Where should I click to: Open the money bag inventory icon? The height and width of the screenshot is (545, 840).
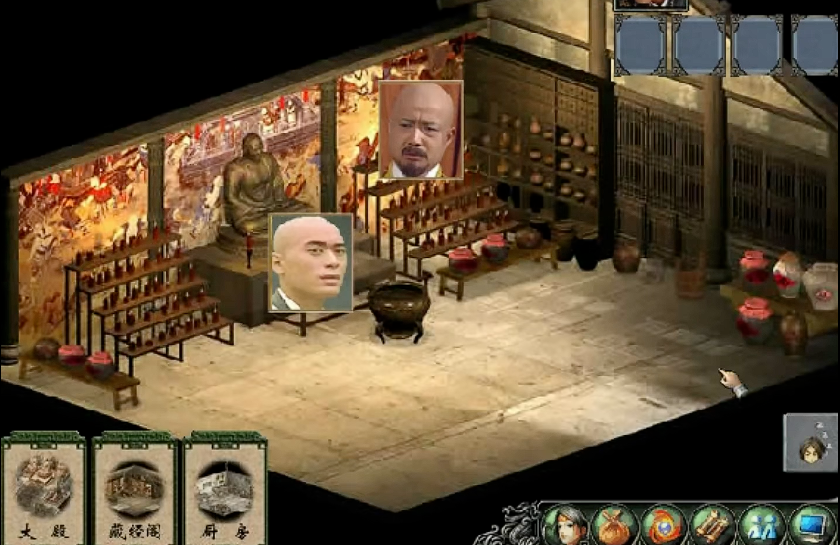pyautogui.click(x=615, y=525)
